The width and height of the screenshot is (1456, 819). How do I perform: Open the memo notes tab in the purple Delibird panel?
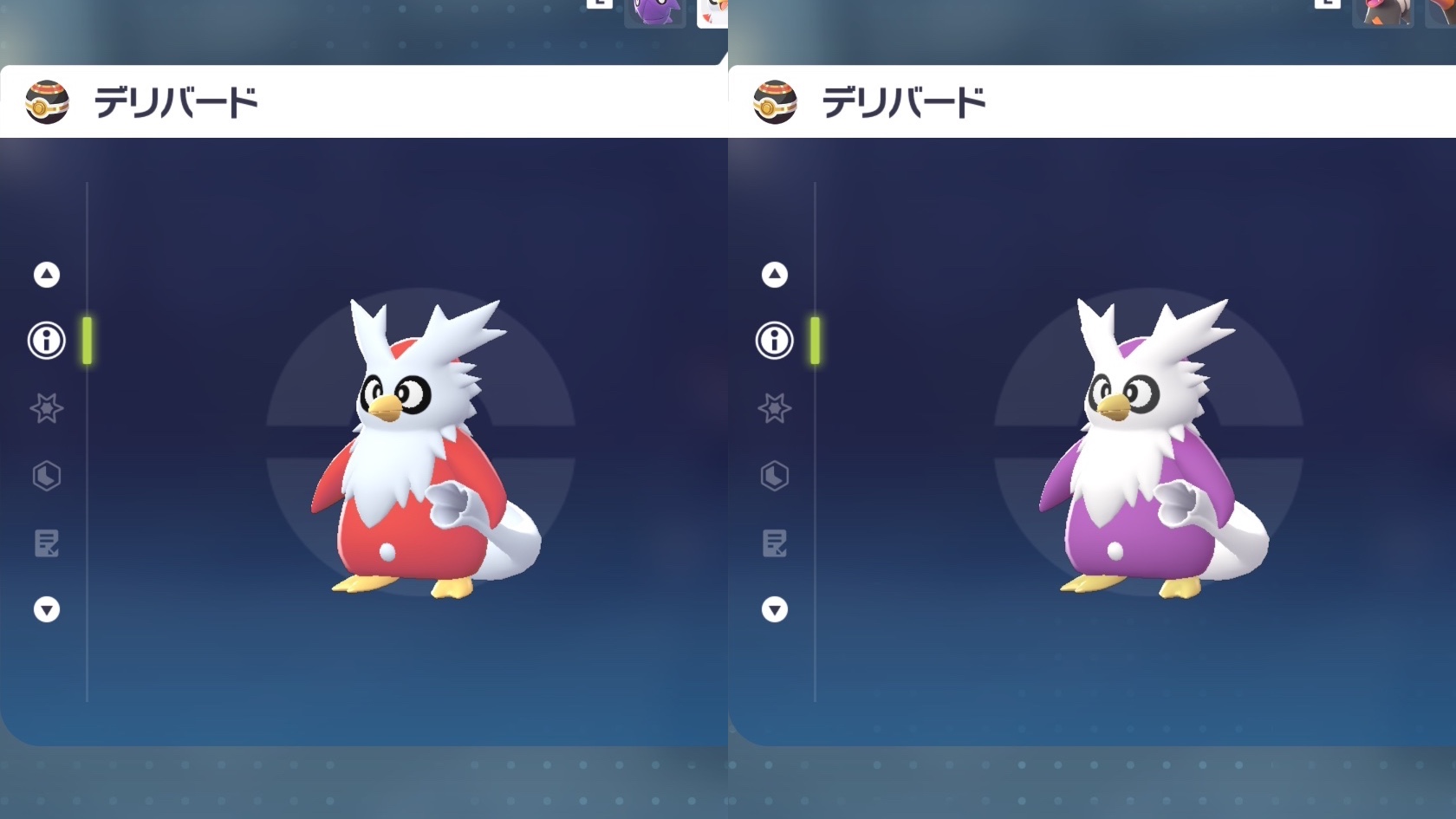[x=775, y=543]
